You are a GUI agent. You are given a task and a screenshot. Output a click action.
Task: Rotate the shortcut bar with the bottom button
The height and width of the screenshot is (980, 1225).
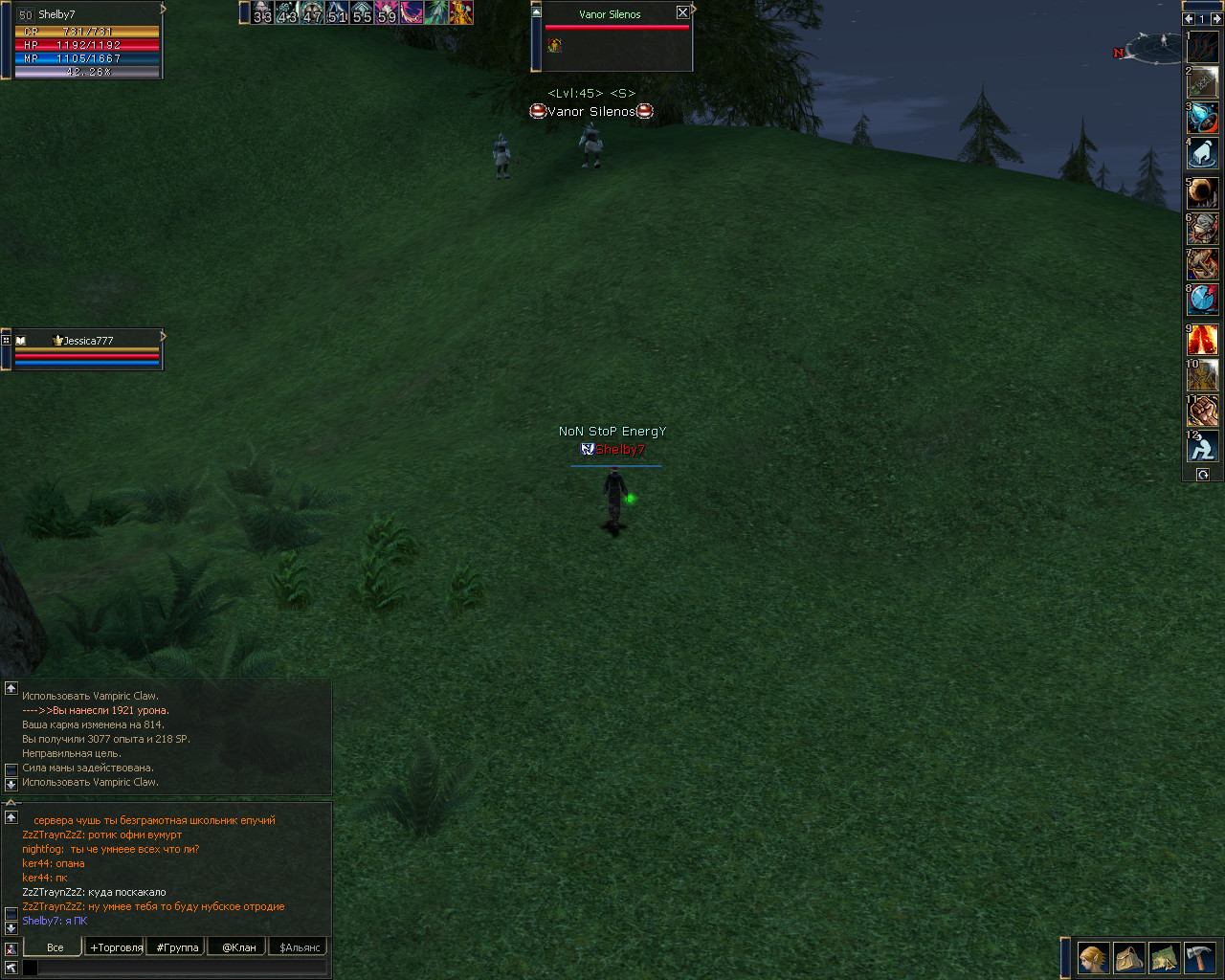pos(1203,475)
